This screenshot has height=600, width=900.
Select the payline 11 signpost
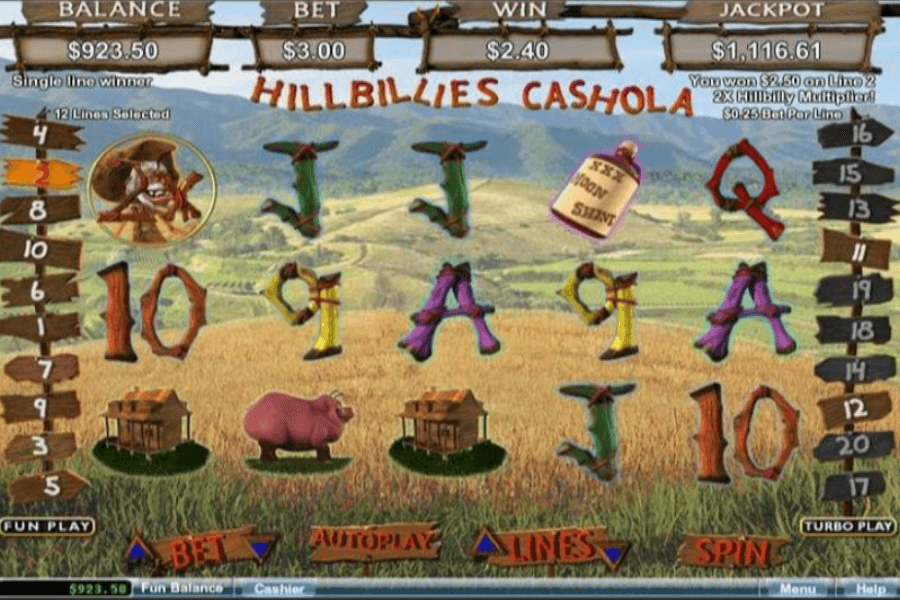[855, 250]
